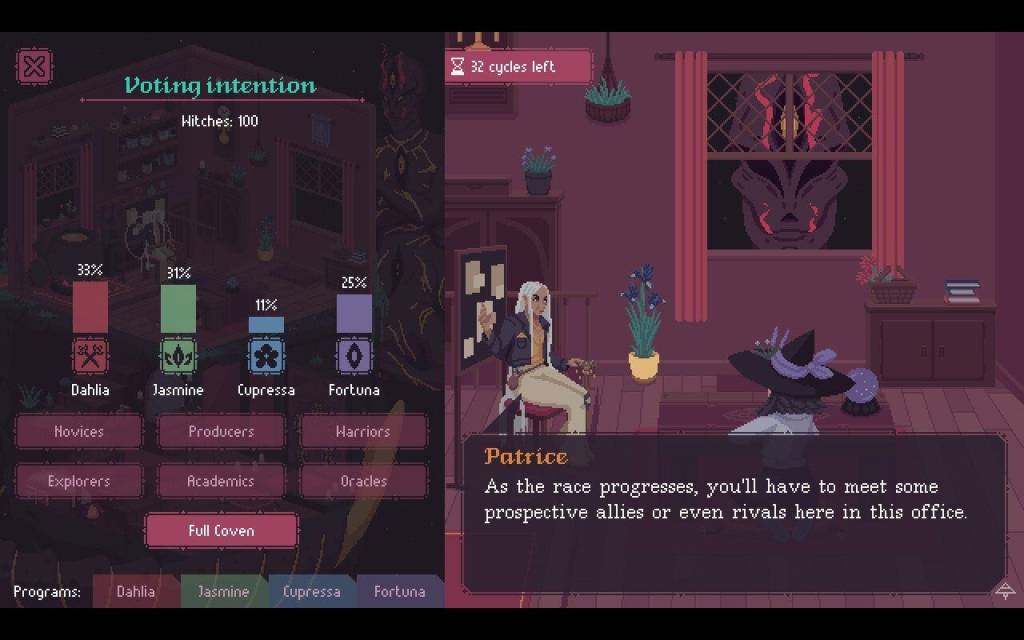Advance Patrice's dialogue with the arrow
This screenshot has height=640, width=1024.
click(1005, 590)
